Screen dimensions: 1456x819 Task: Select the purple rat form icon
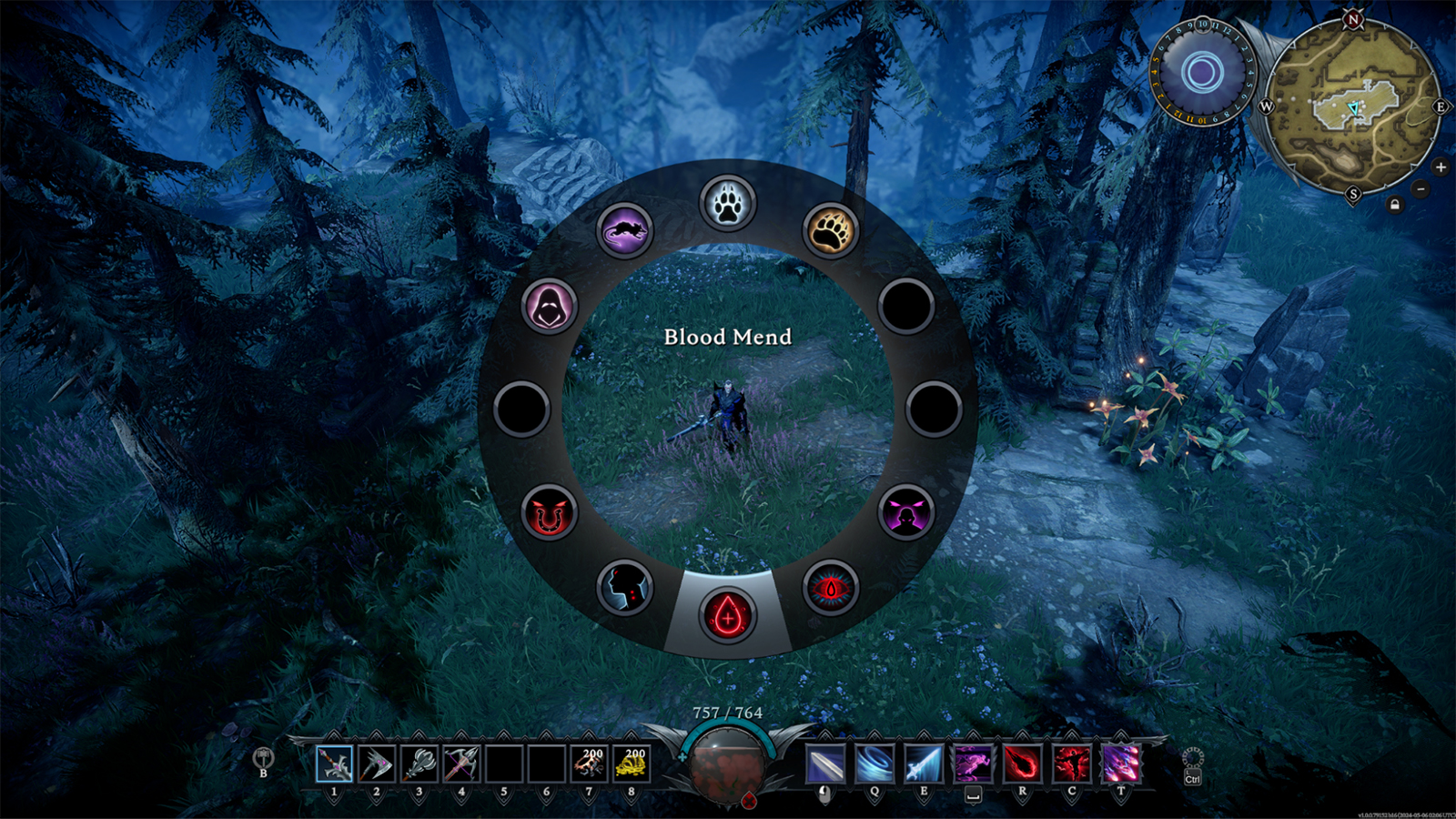[624, 230]
